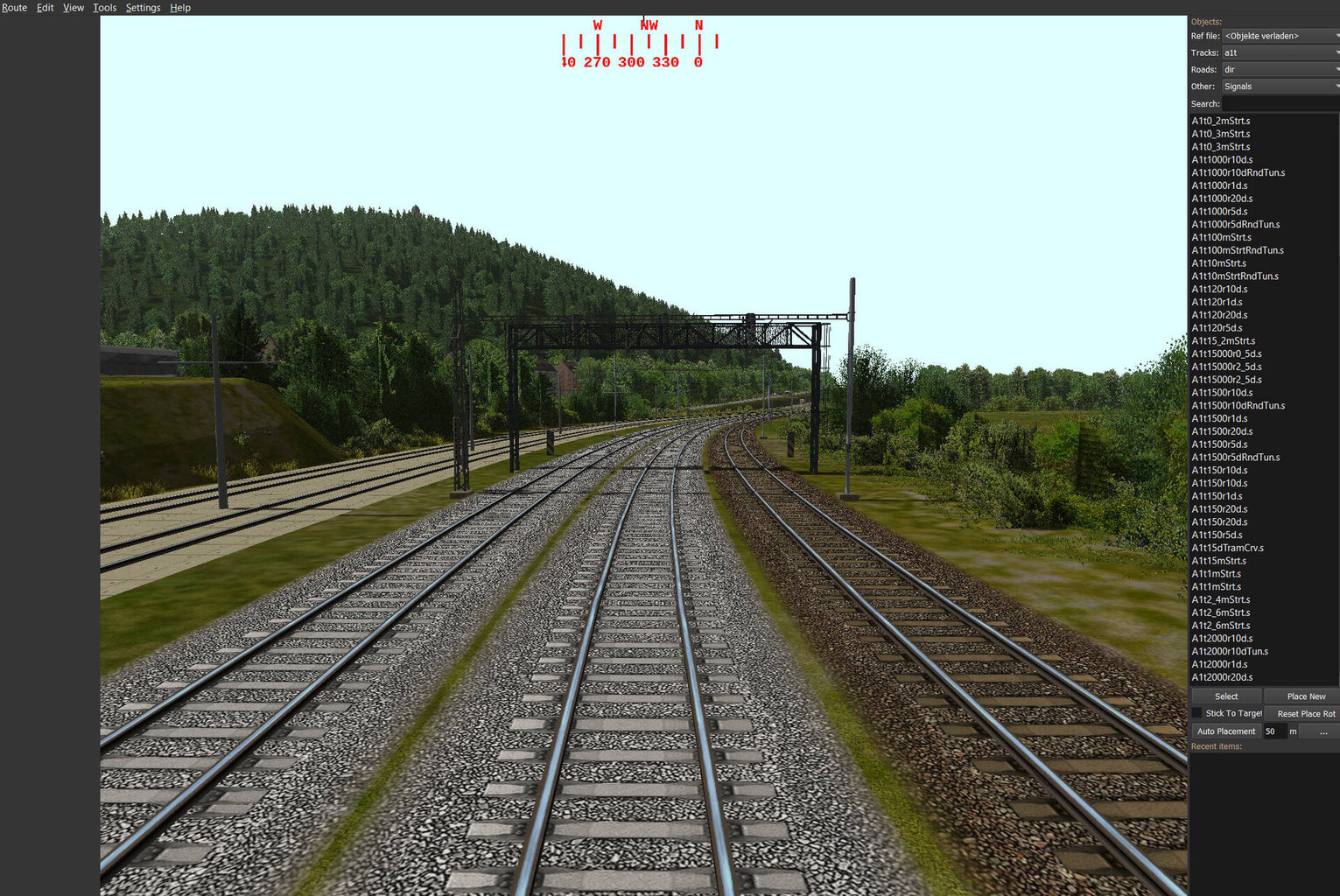This screenshot has width=1340, height=896.
Task: Select the A1t2000r10dTun.s list entry
Action: pos(1230,651)
